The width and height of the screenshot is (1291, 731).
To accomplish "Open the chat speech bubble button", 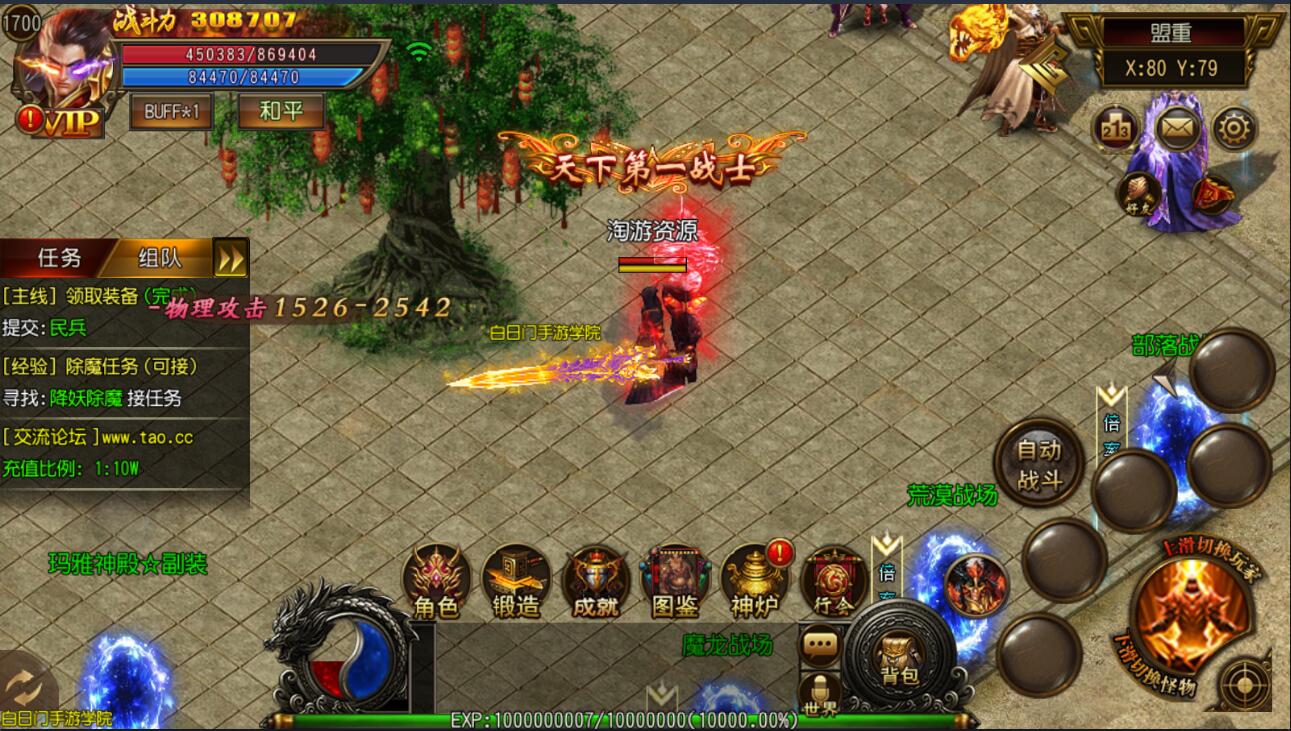I will [x=821, y=645].
